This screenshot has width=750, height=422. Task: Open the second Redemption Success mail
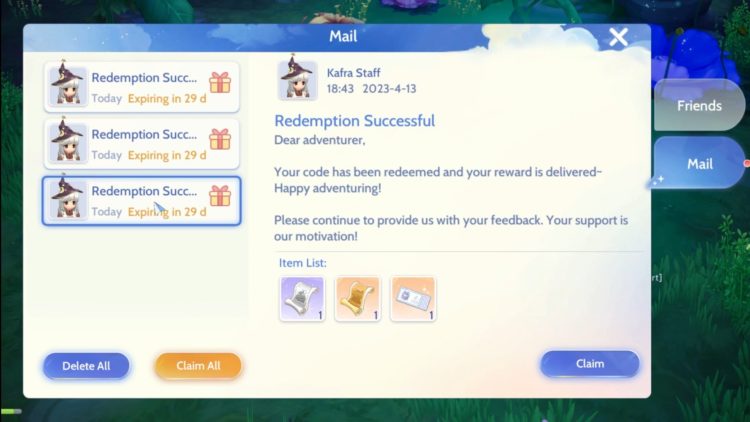coord(141,143)
